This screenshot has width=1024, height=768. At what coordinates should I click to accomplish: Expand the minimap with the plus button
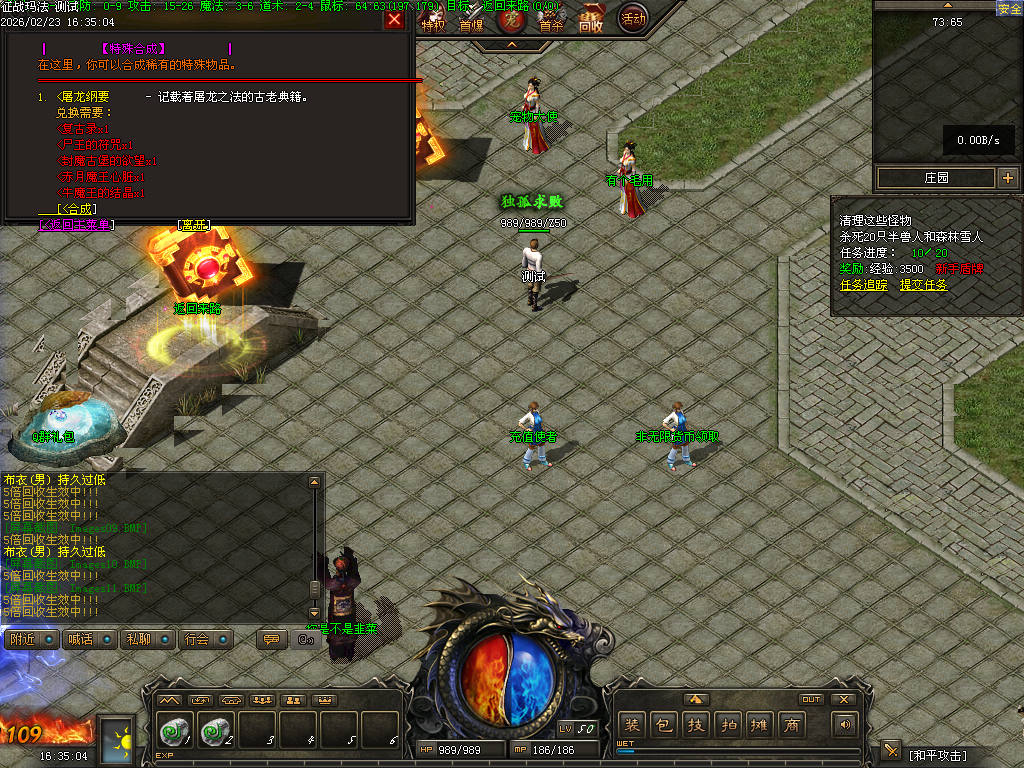coord(1007,178)
